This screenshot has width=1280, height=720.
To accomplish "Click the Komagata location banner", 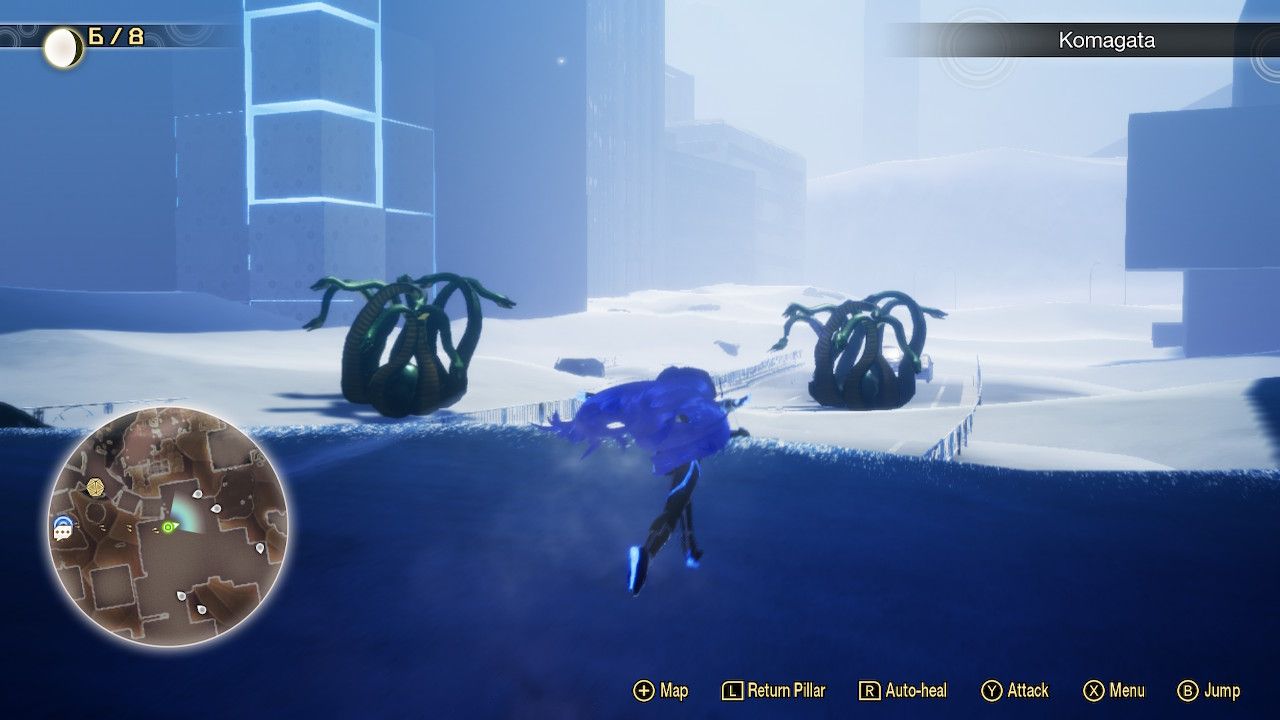I will pos(1107,41).
